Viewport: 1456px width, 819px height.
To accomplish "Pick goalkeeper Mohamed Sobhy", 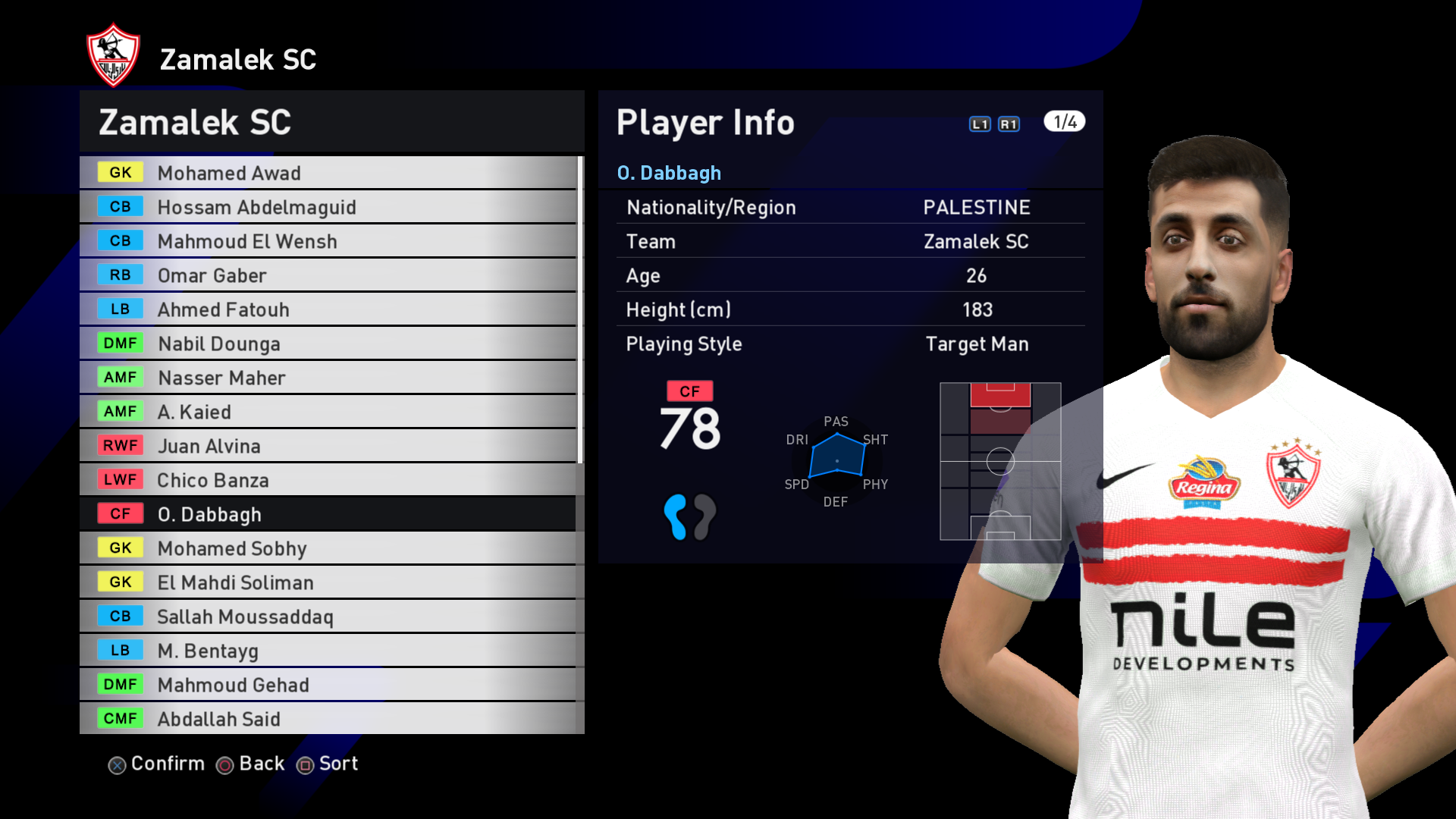I will click(x=328, y=548).
